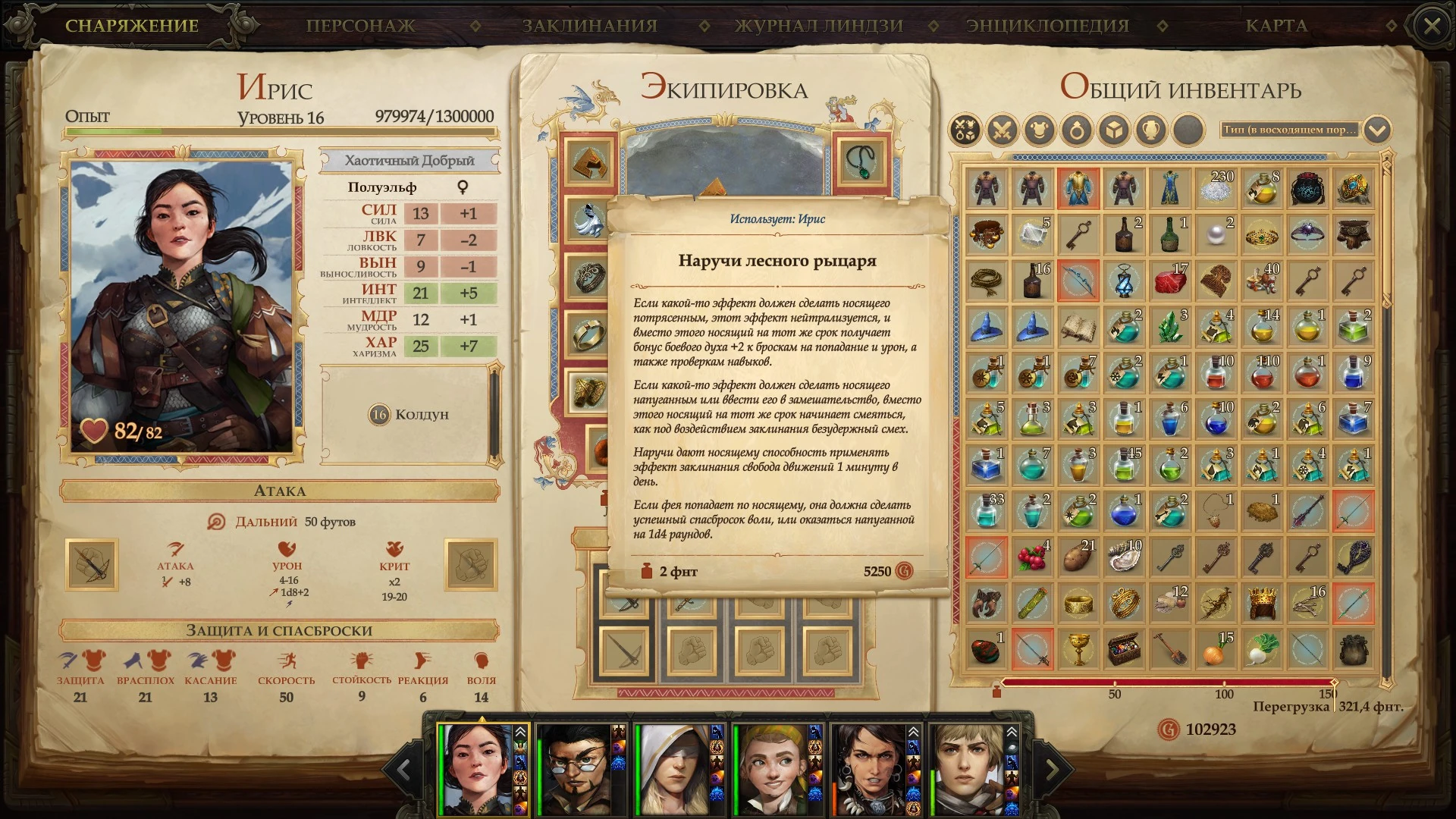
Task: Select the potato stack in inventory
Action: [x=1078, y=557]
